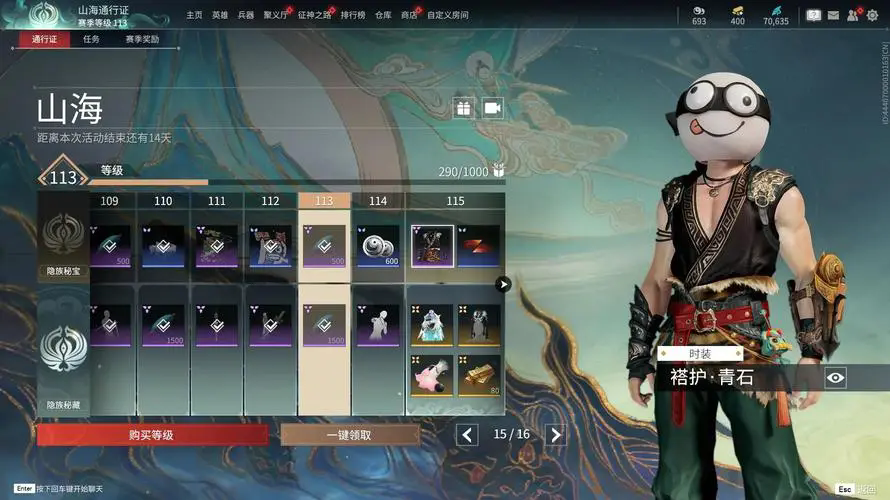Toggle the outfit preview eye icon
Viewport: 890px width, 500px height.
pos(836,377)
